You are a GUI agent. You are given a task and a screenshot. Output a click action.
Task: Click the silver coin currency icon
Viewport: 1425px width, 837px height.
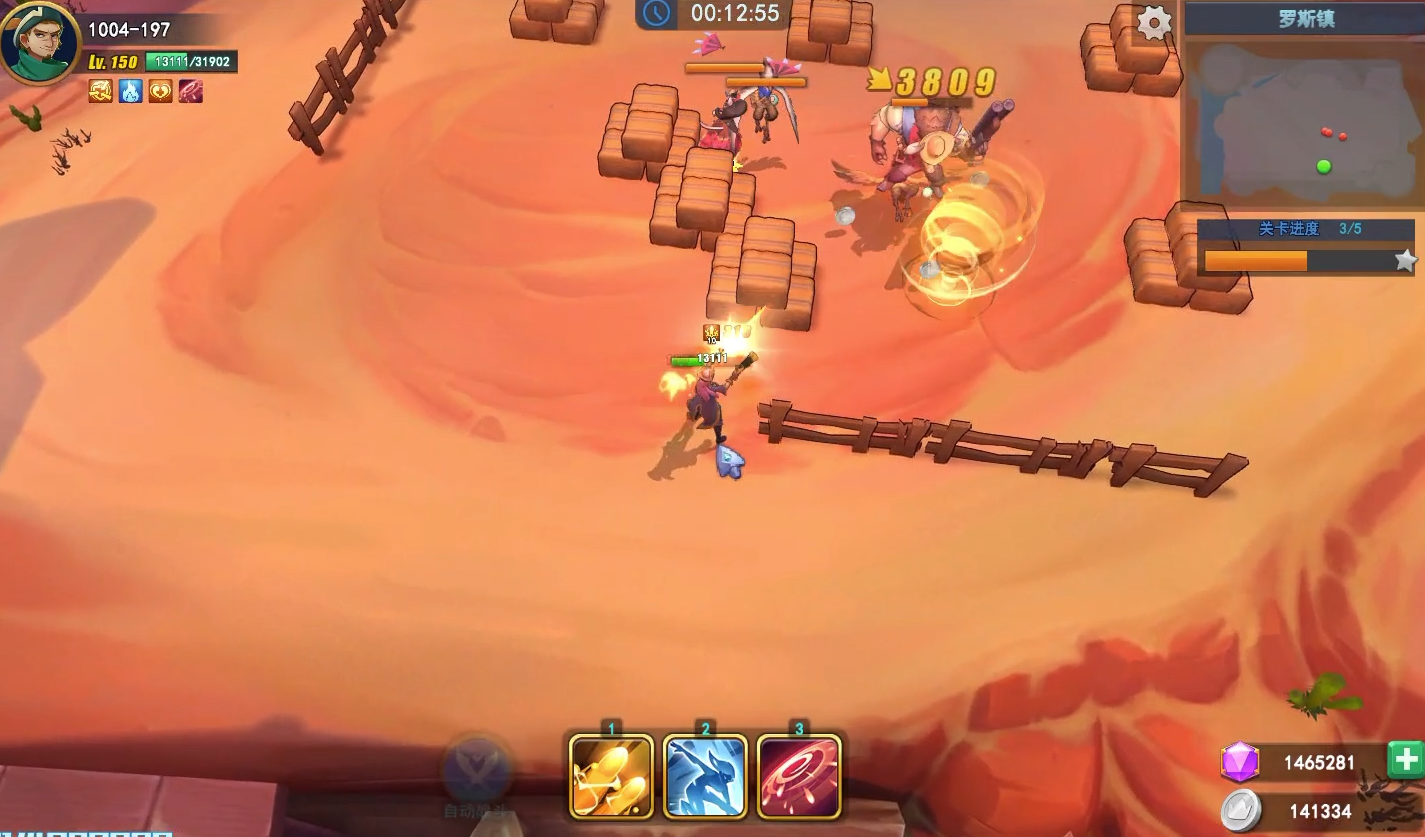(1240, 810)
